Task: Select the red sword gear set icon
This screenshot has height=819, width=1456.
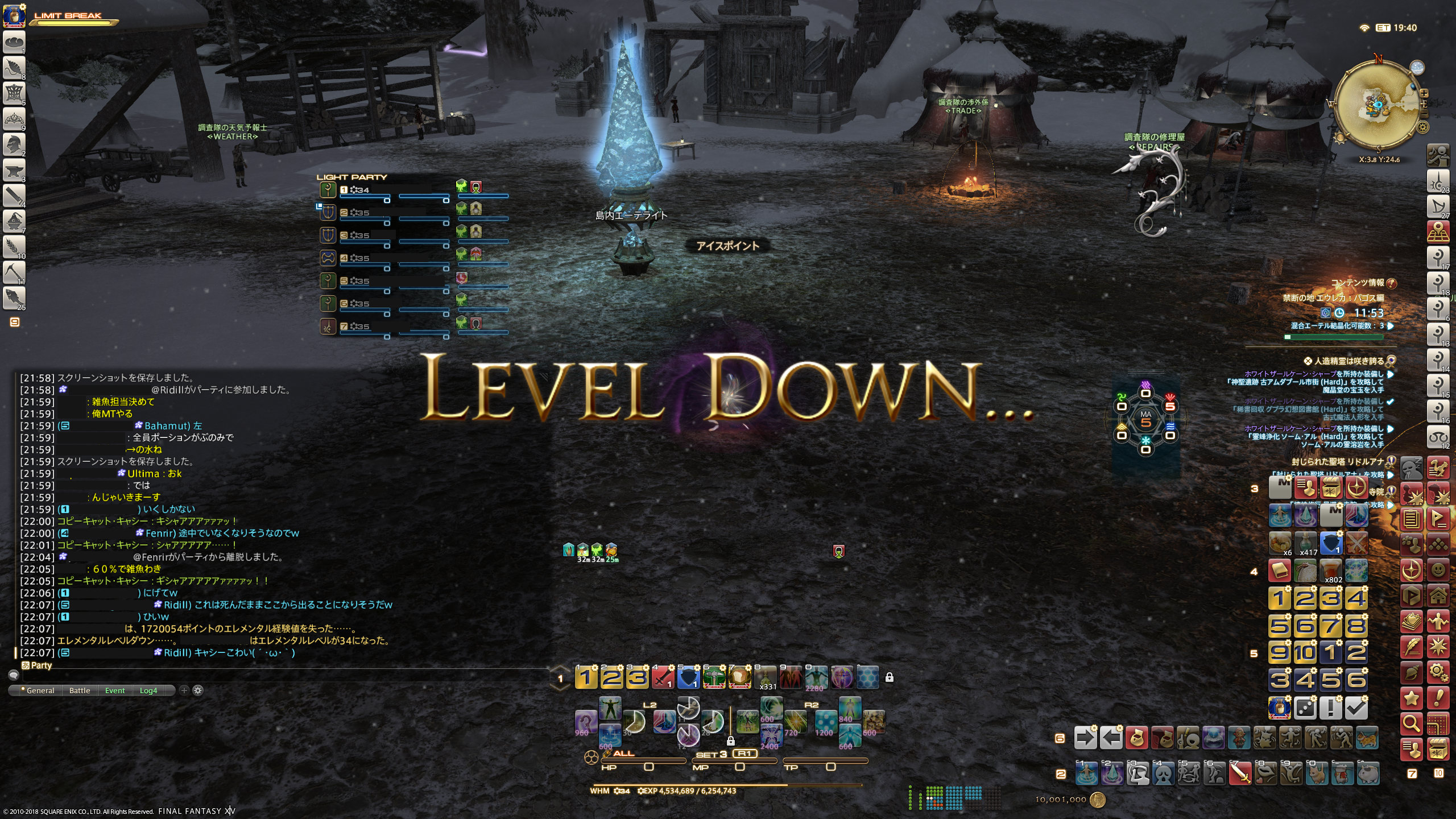Action: coord(663,677)
